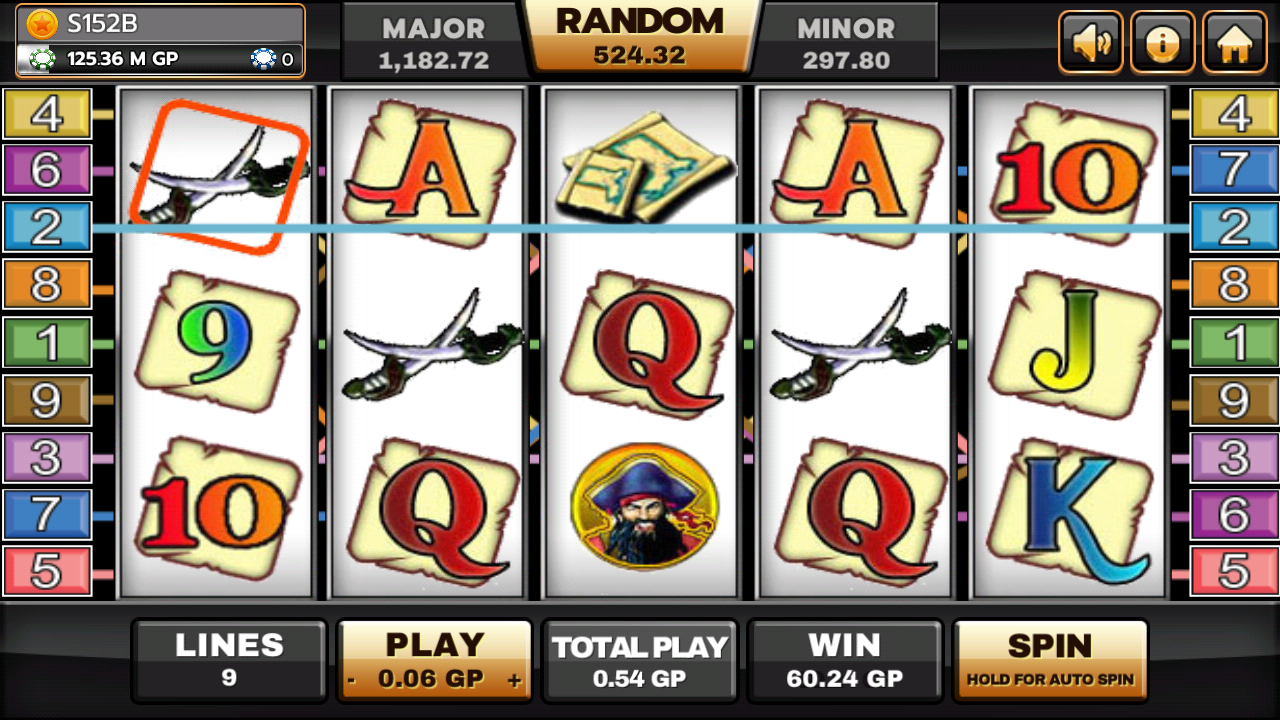1280x720 pixels.
Task: Select the pirate character symbol on reel three
Action: [643, 505]
